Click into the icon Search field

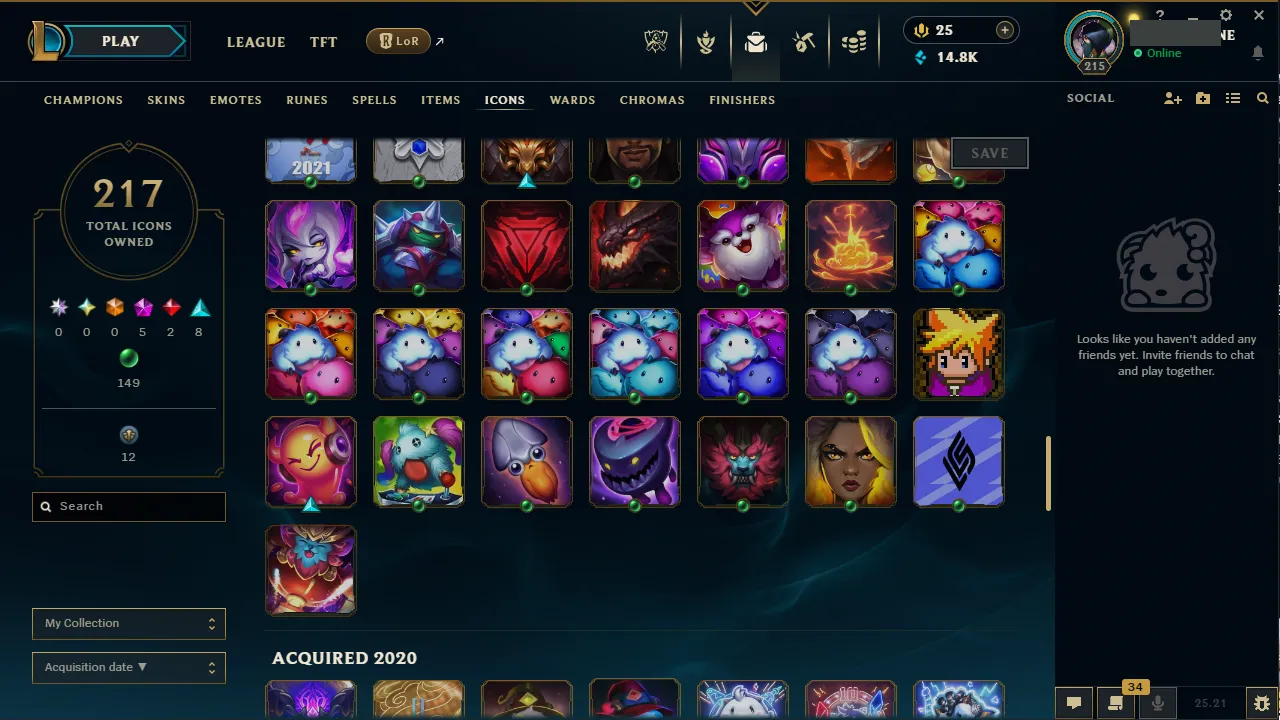pyautogui.click(x=128, y=507)
